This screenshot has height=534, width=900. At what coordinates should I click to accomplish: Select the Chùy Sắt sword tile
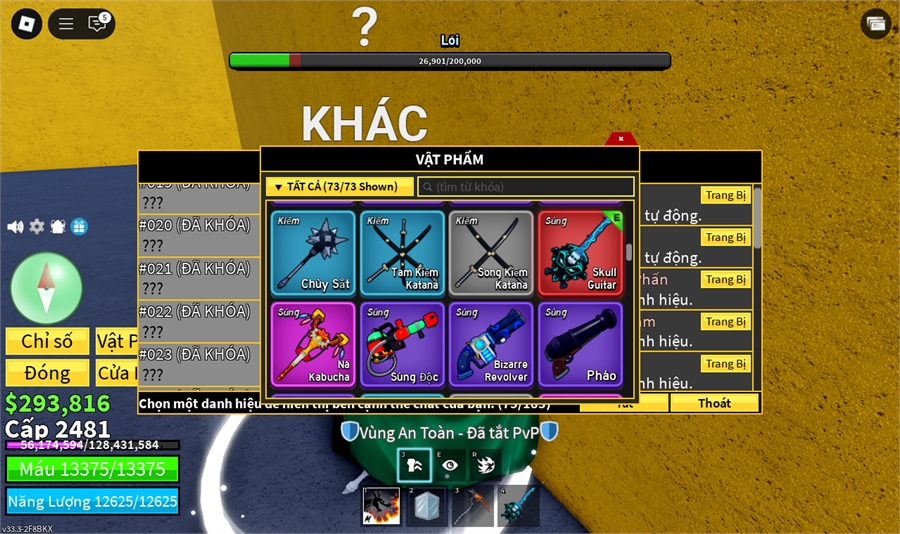coord(313,253)
